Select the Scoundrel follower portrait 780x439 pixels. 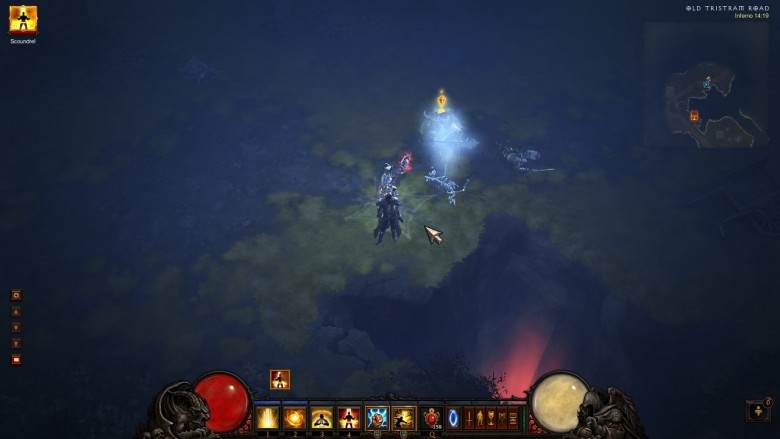tap(23, 20)
